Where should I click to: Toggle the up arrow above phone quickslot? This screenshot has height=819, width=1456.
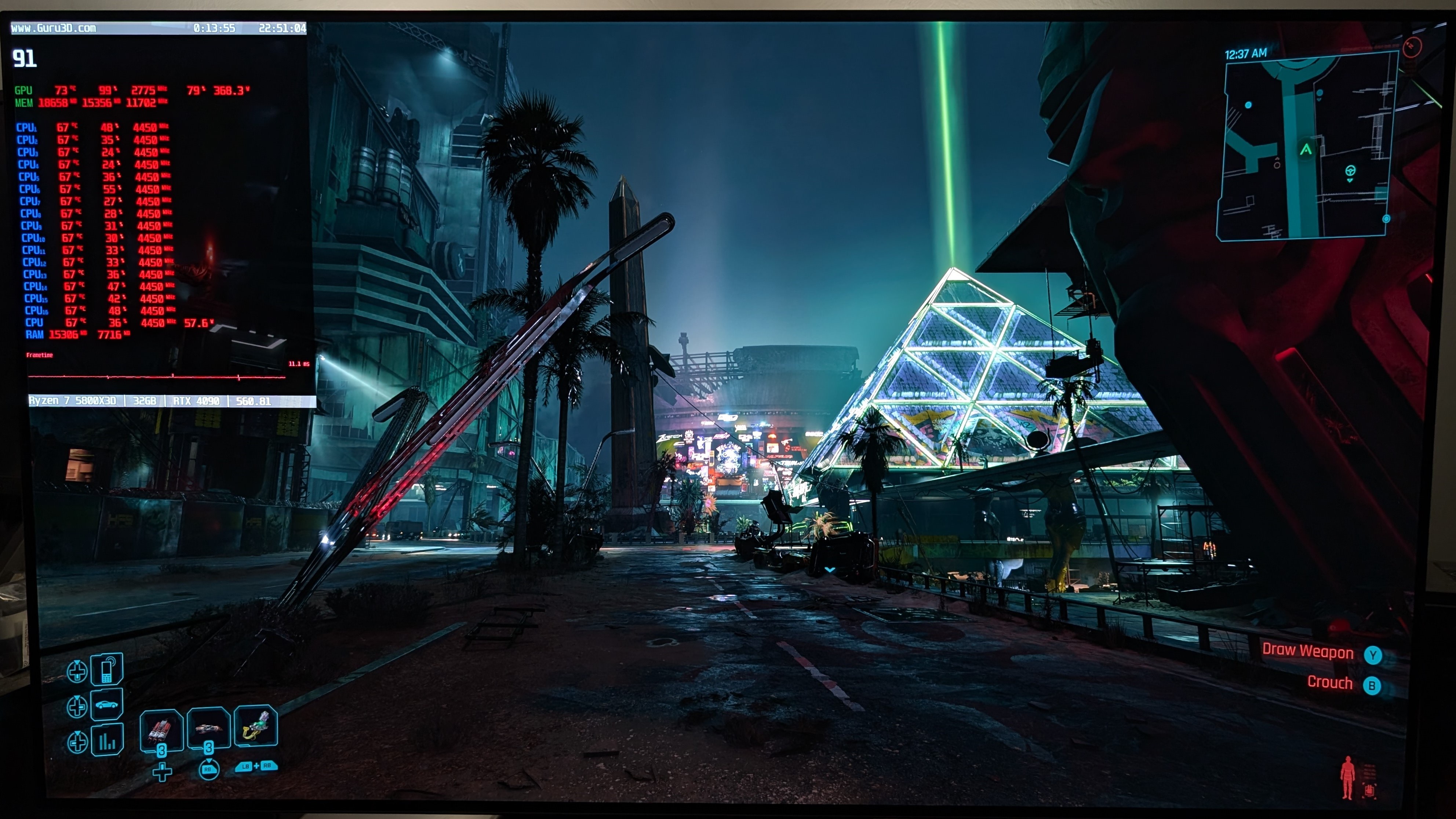tap(77, 662)
